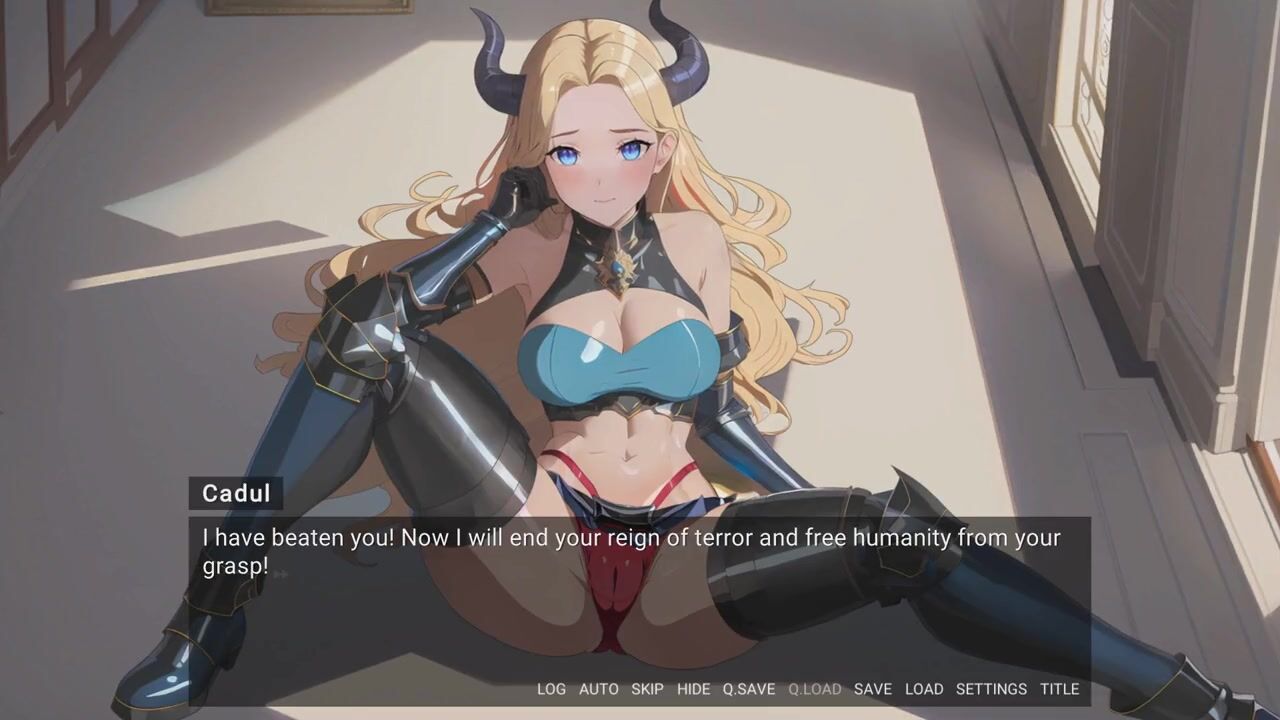Open the SETTINGS screen

(991, 689)
